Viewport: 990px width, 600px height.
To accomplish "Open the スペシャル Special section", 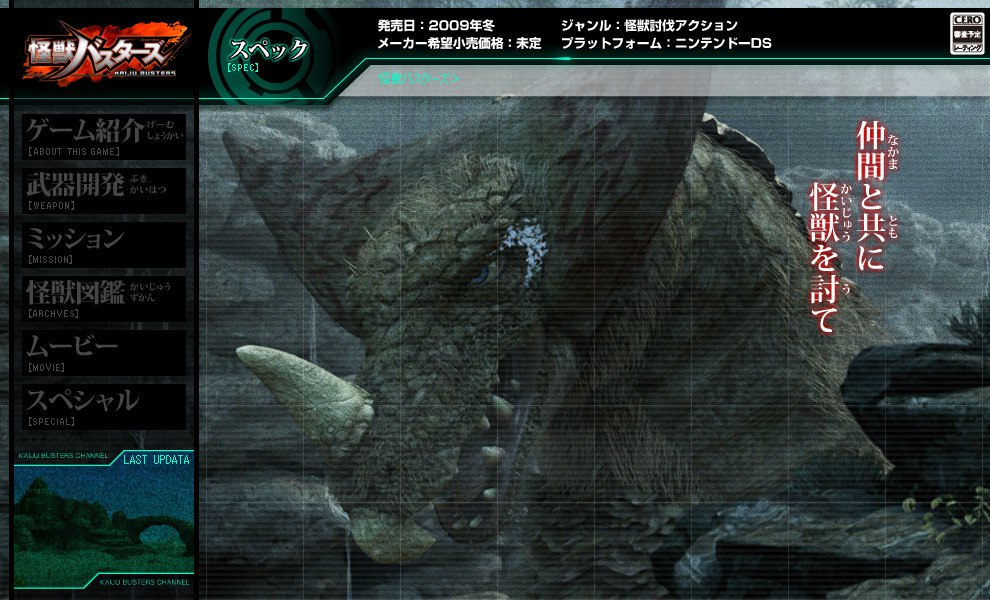I will pyautogui.click(x=104, y=406).
